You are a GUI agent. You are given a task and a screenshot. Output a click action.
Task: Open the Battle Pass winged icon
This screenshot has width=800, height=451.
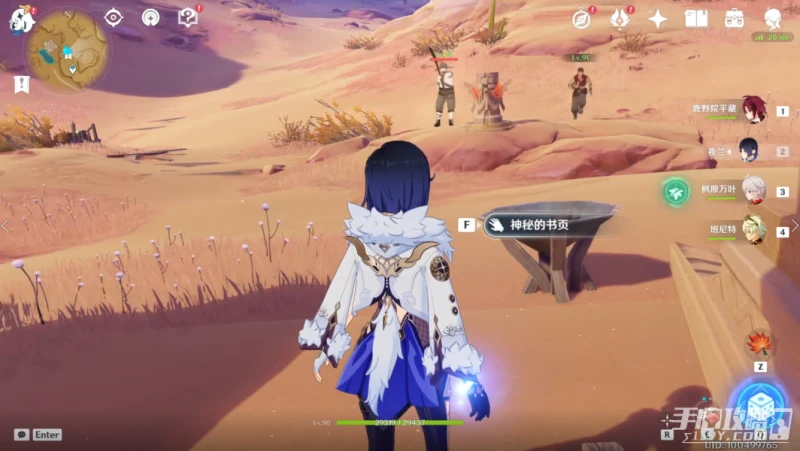click(x=620, y=19)
